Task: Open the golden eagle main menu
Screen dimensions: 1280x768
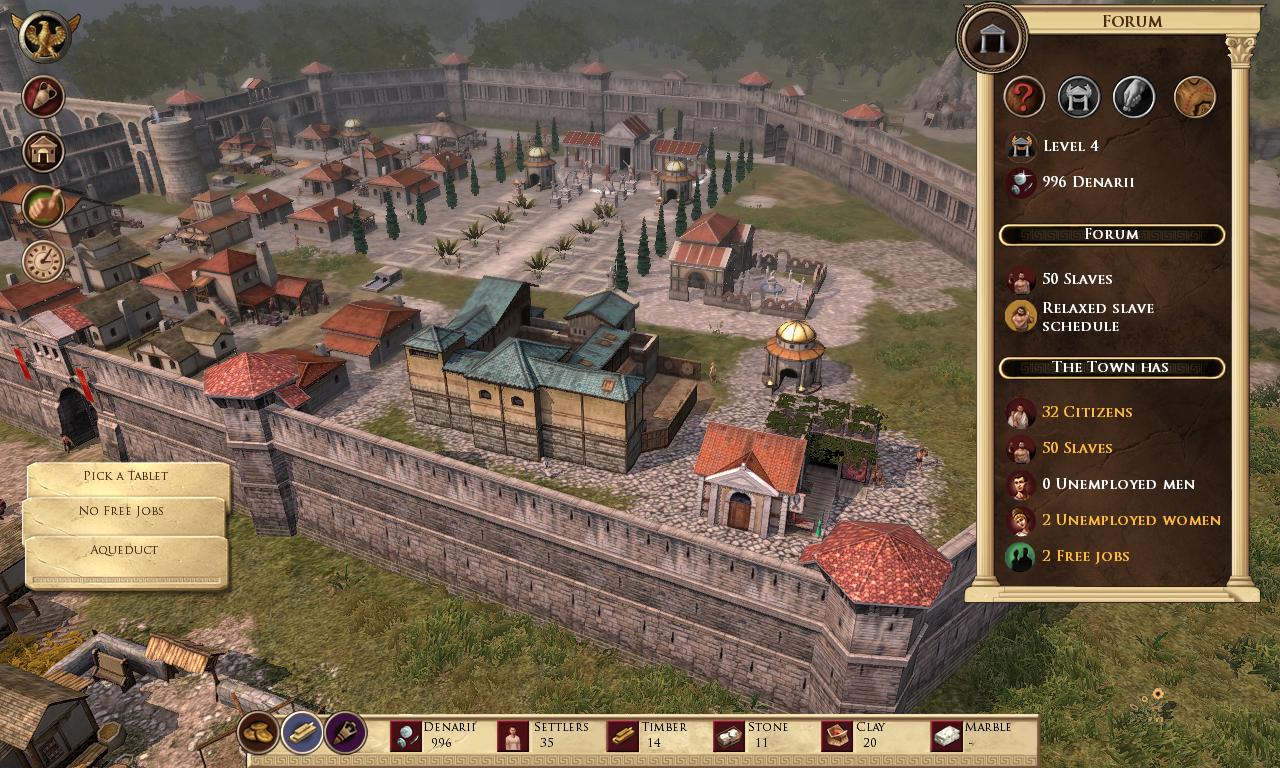Action: (x=45, y=38)
